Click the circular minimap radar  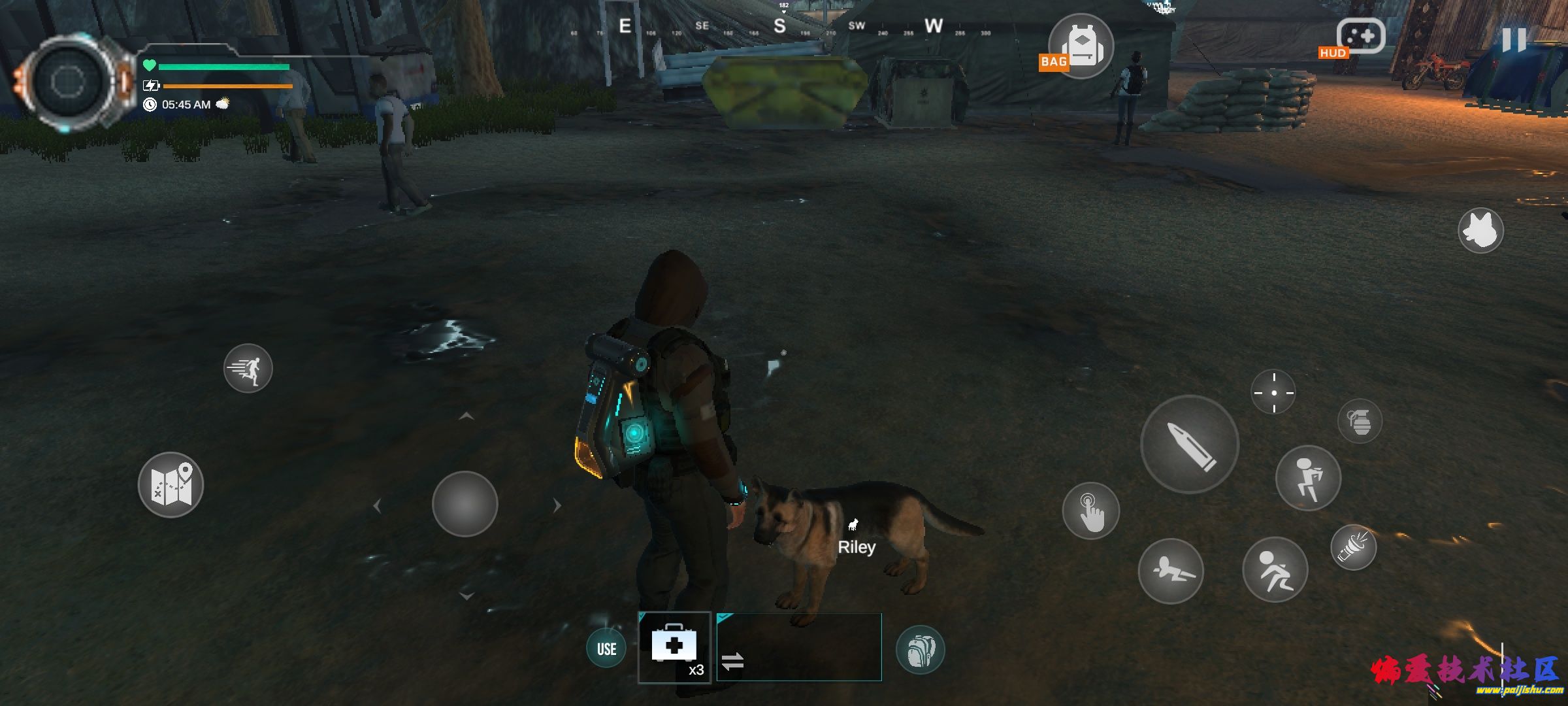point(68,82)
